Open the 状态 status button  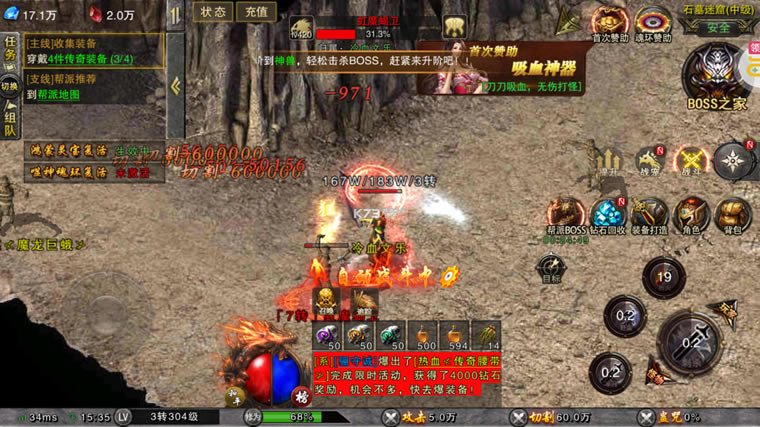212,12
